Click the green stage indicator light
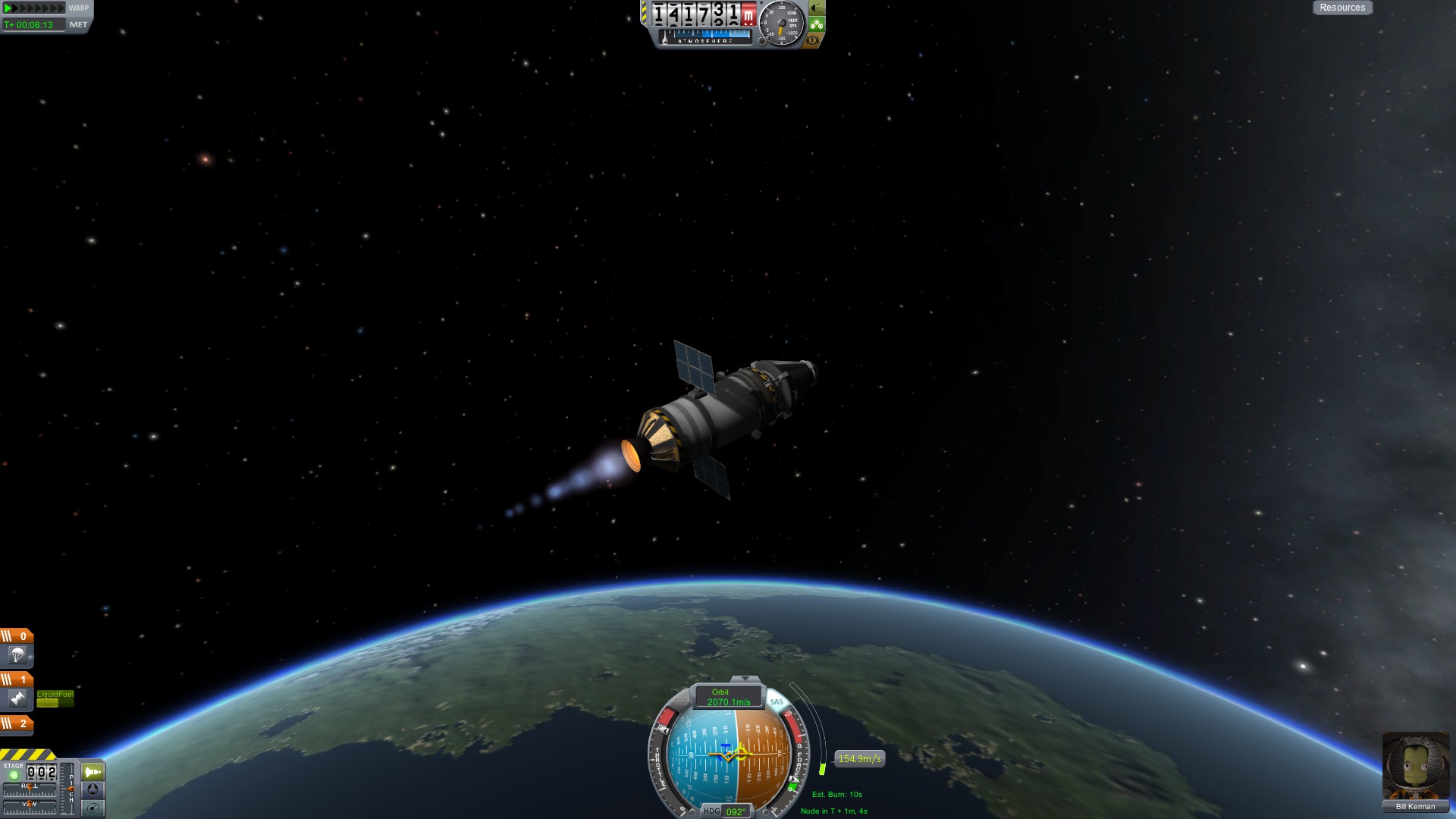 point(14,775)
